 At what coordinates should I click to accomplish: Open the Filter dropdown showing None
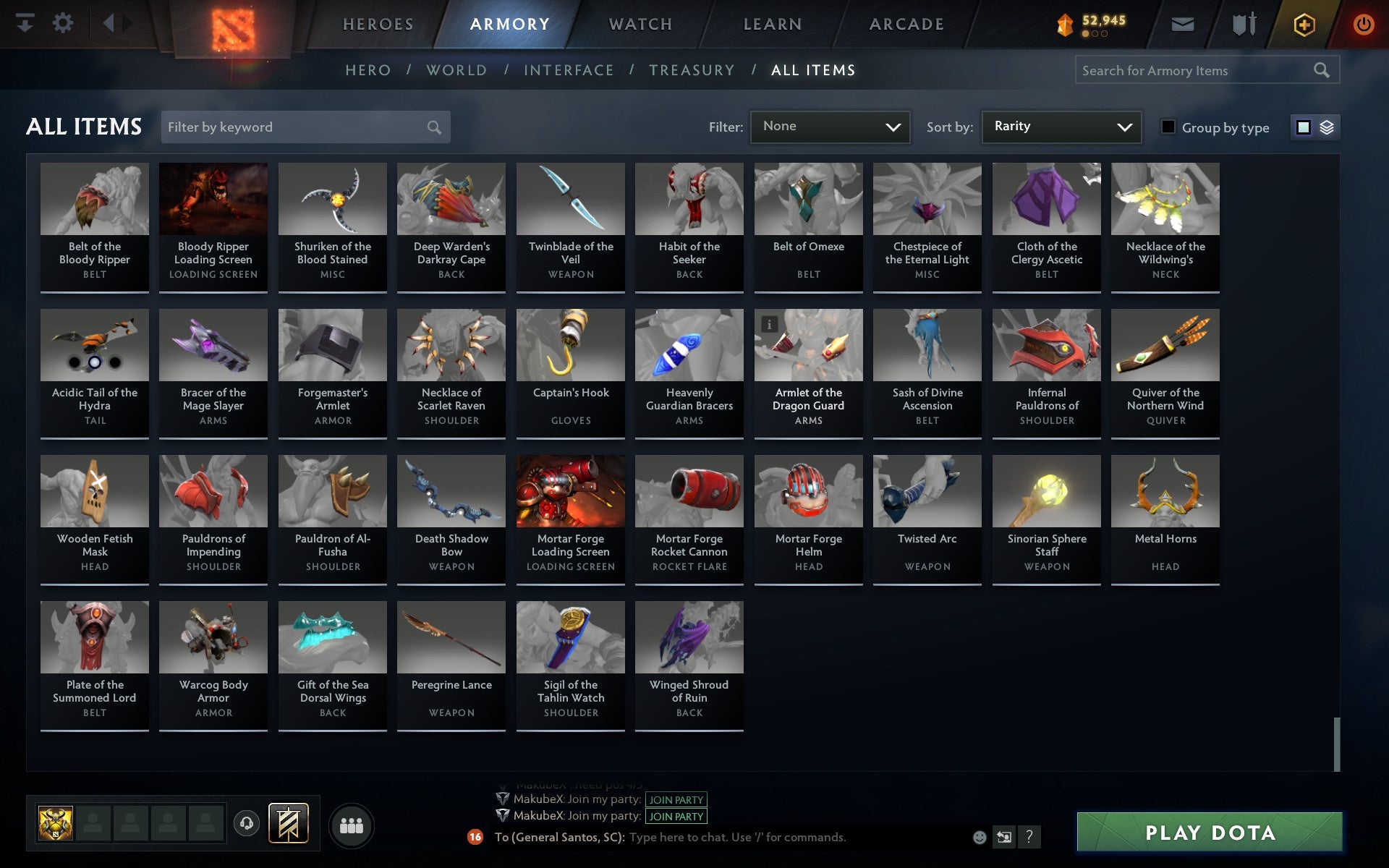tap(830, 127)
